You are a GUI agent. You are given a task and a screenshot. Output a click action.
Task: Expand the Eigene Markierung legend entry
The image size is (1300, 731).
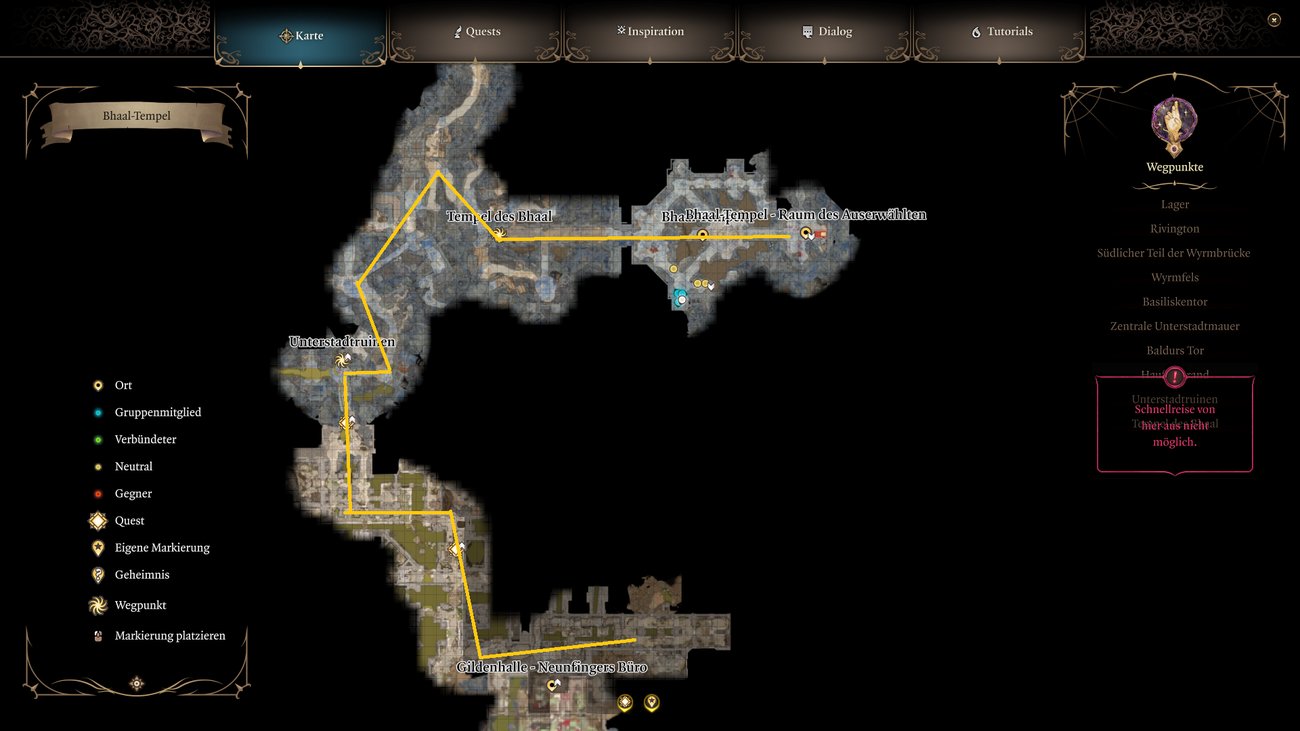(x=97, y=547)
